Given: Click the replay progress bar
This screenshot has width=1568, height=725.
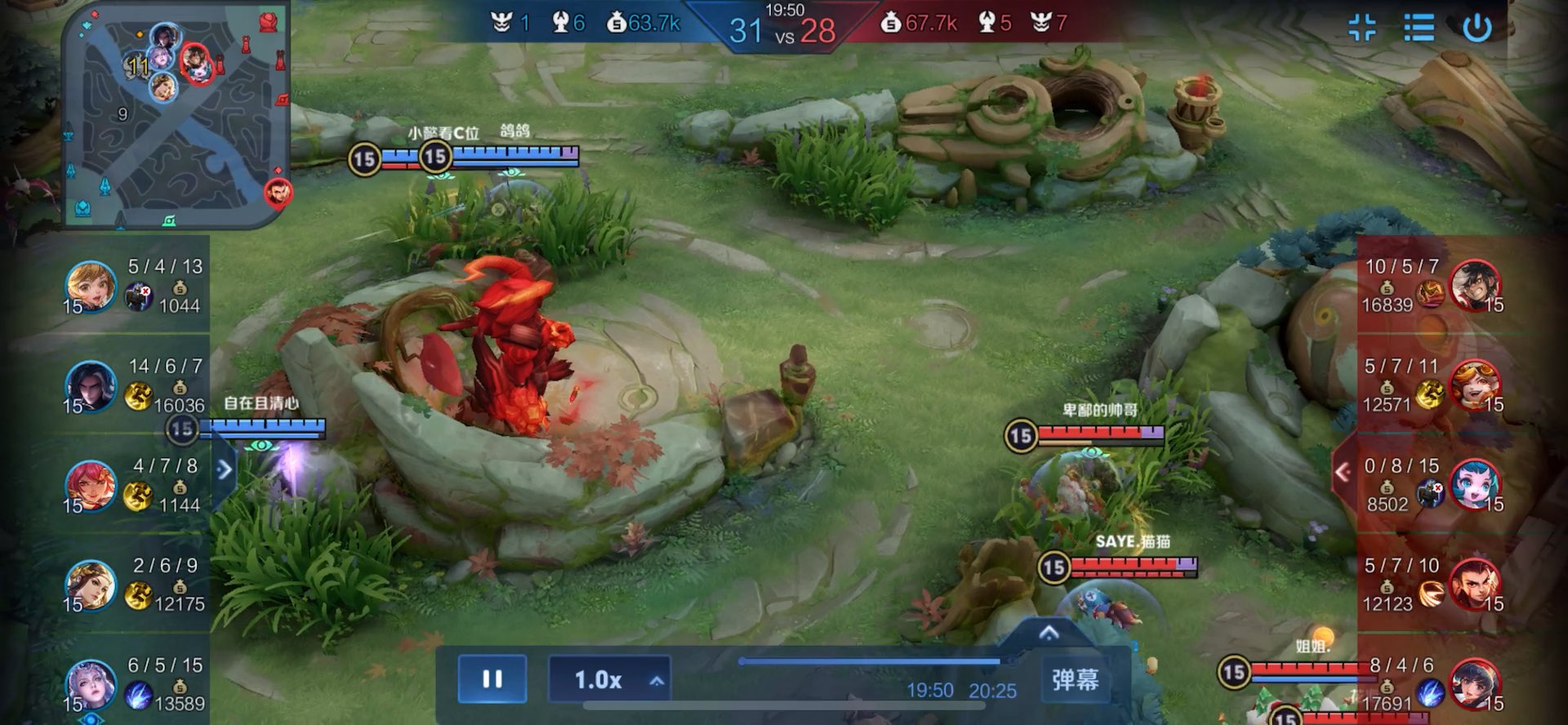Looking at the screenshot, I should [x=874, y=661].
